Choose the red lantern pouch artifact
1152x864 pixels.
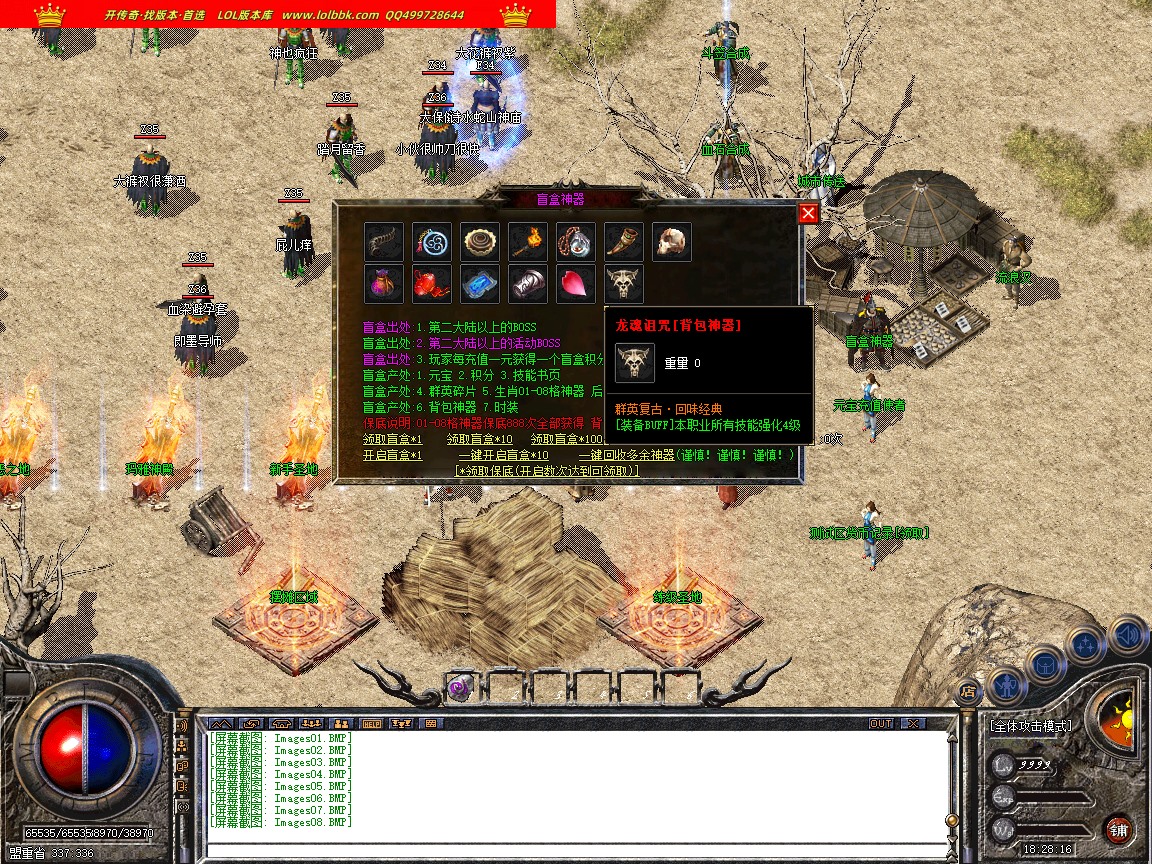432,284
